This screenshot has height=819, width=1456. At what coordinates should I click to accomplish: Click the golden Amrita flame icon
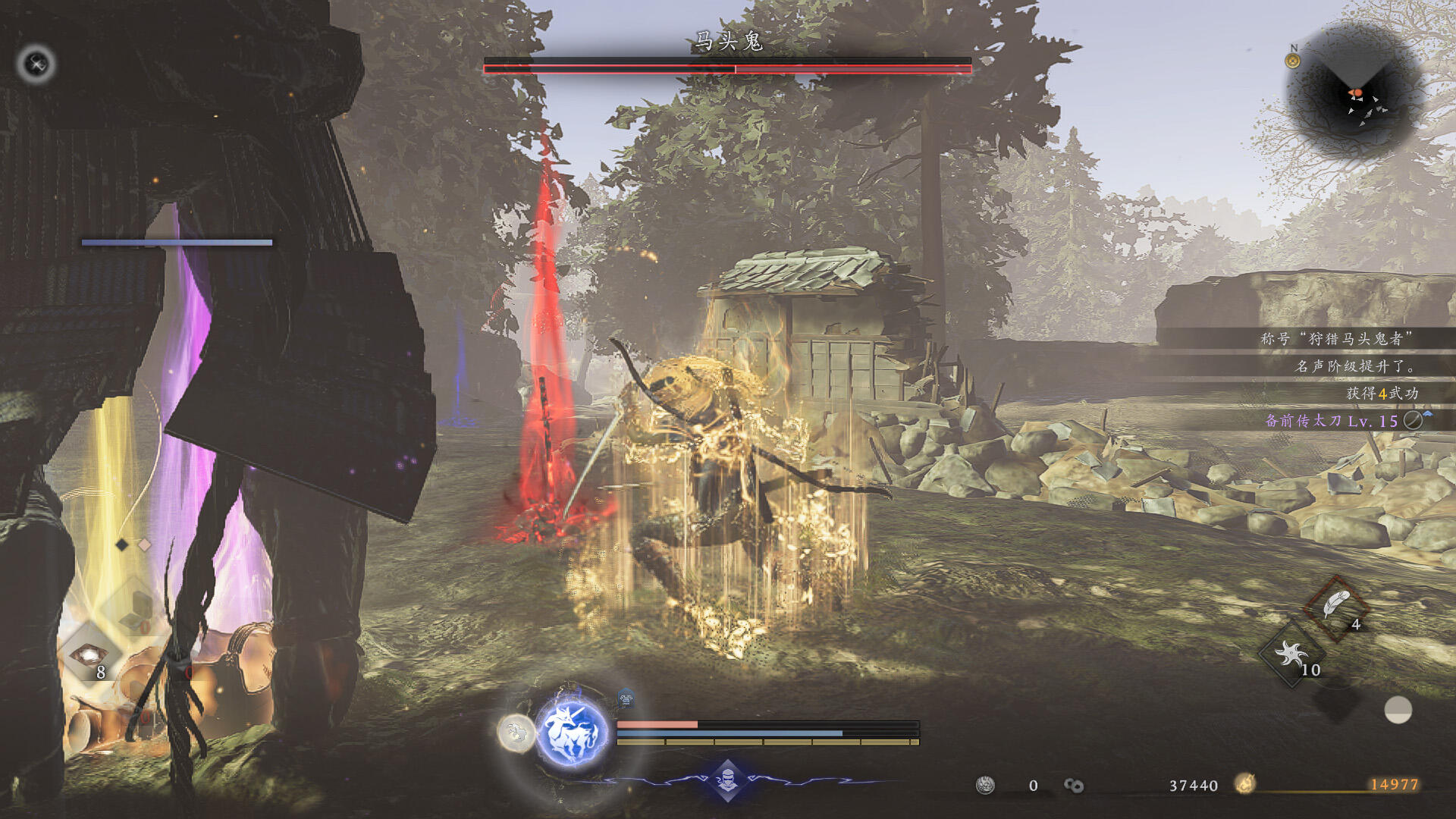click(1244, 784)
